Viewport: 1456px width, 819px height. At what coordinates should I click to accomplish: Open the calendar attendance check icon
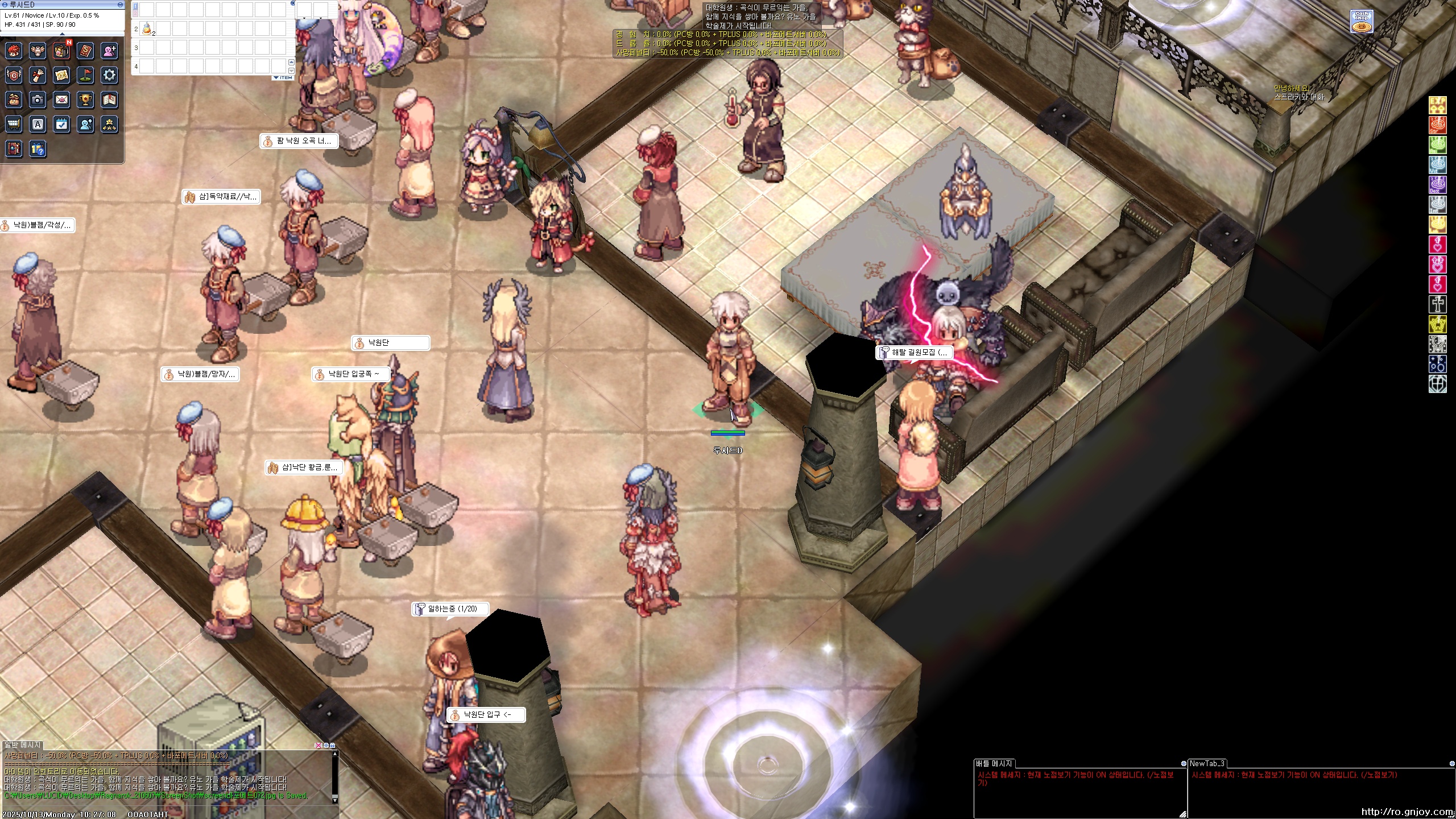[61, 124]
